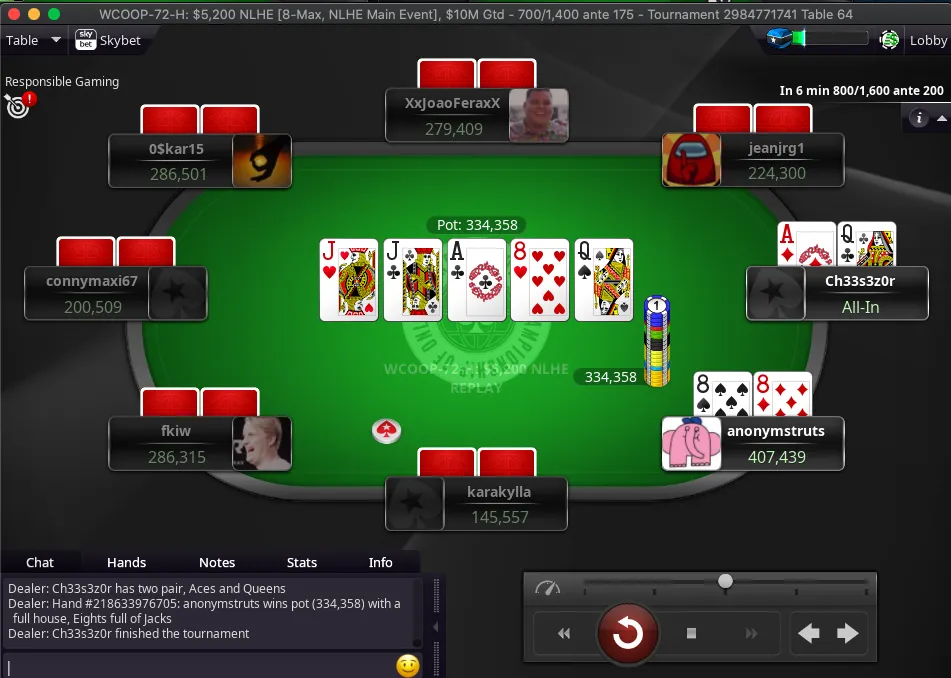Close the window with the red button

point(12,14)
